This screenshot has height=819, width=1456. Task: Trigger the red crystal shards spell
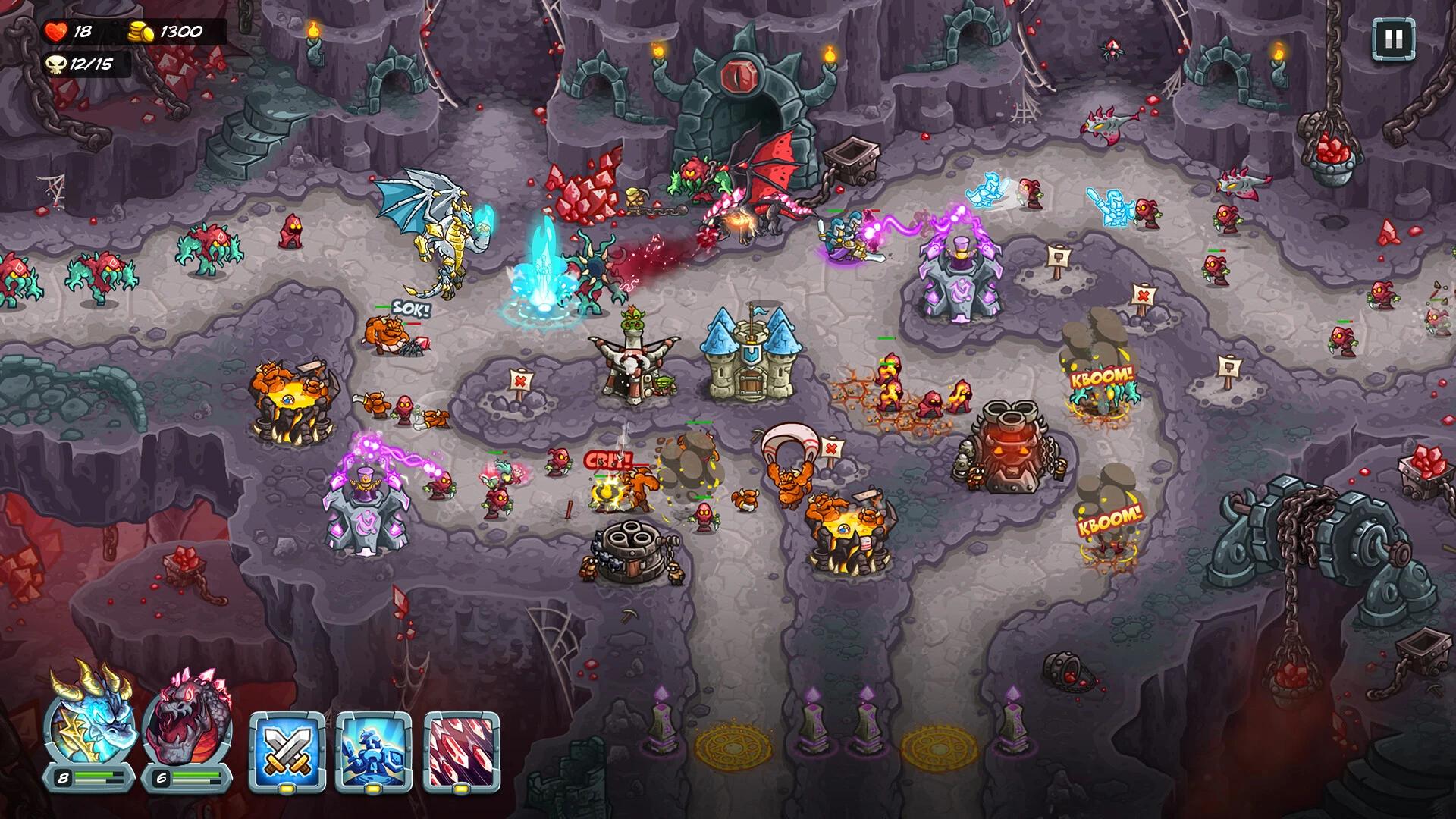[460, 747]
